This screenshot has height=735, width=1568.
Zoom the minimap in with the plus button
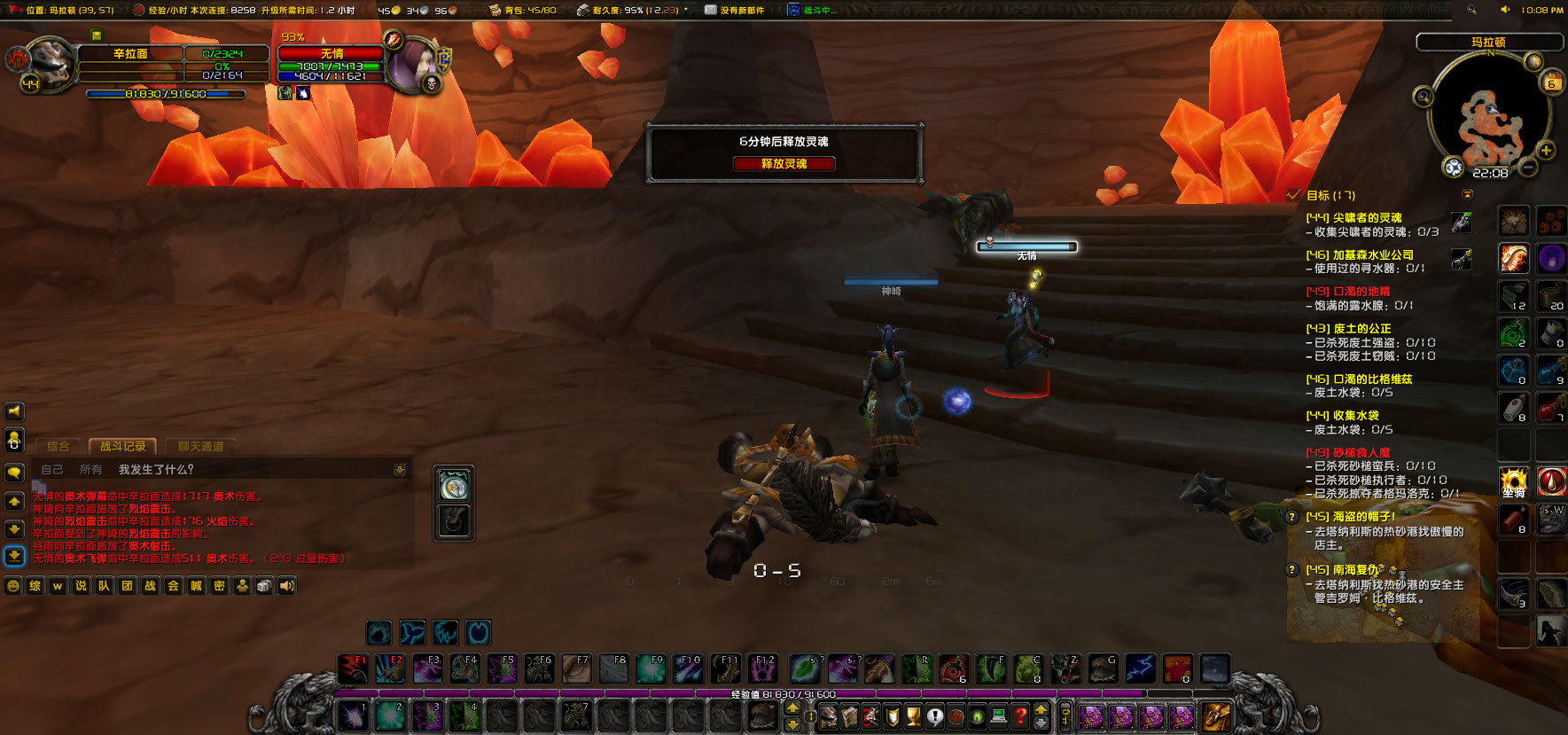1545,151
